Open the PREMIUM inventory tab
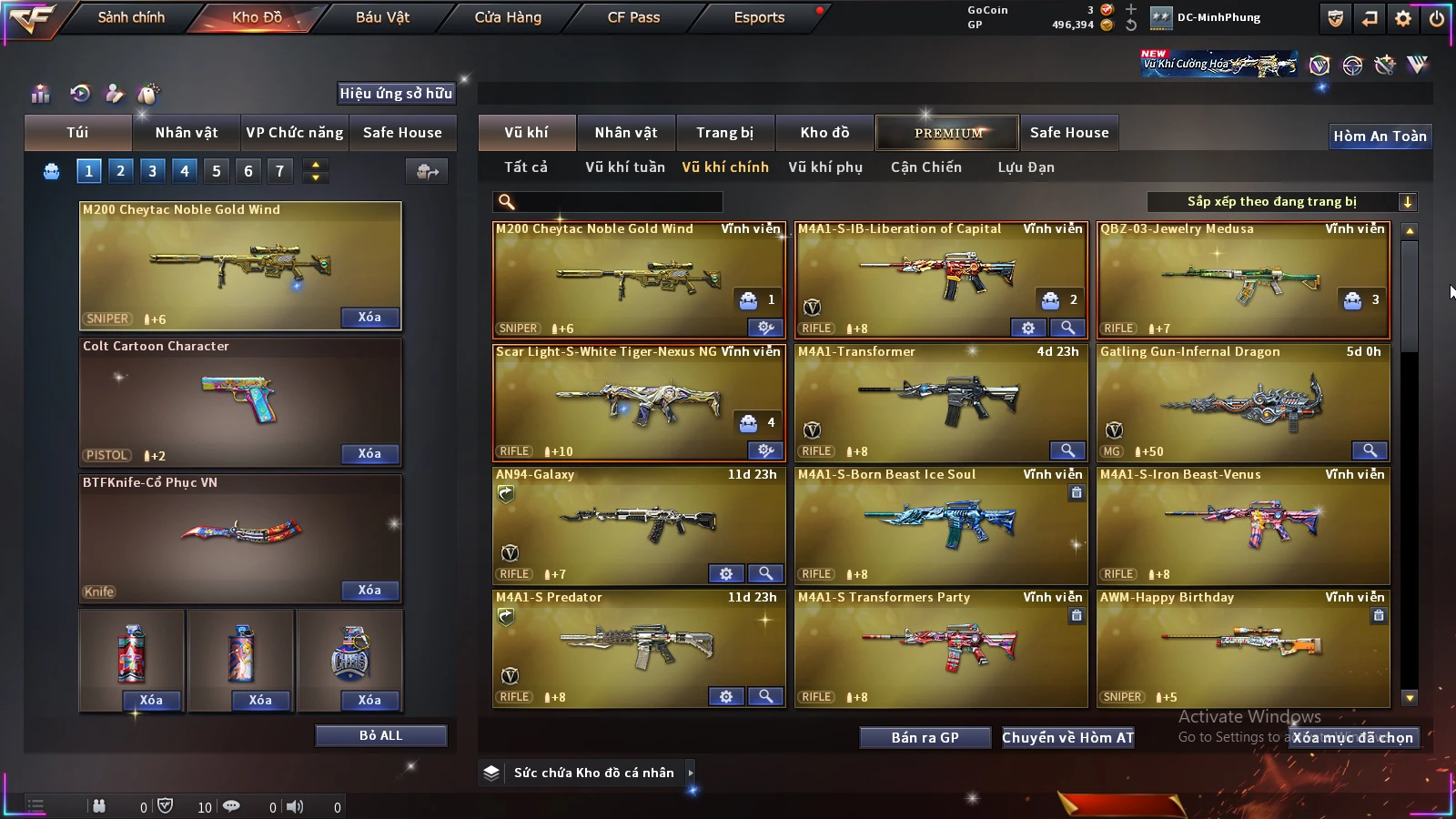 point(947,133)
